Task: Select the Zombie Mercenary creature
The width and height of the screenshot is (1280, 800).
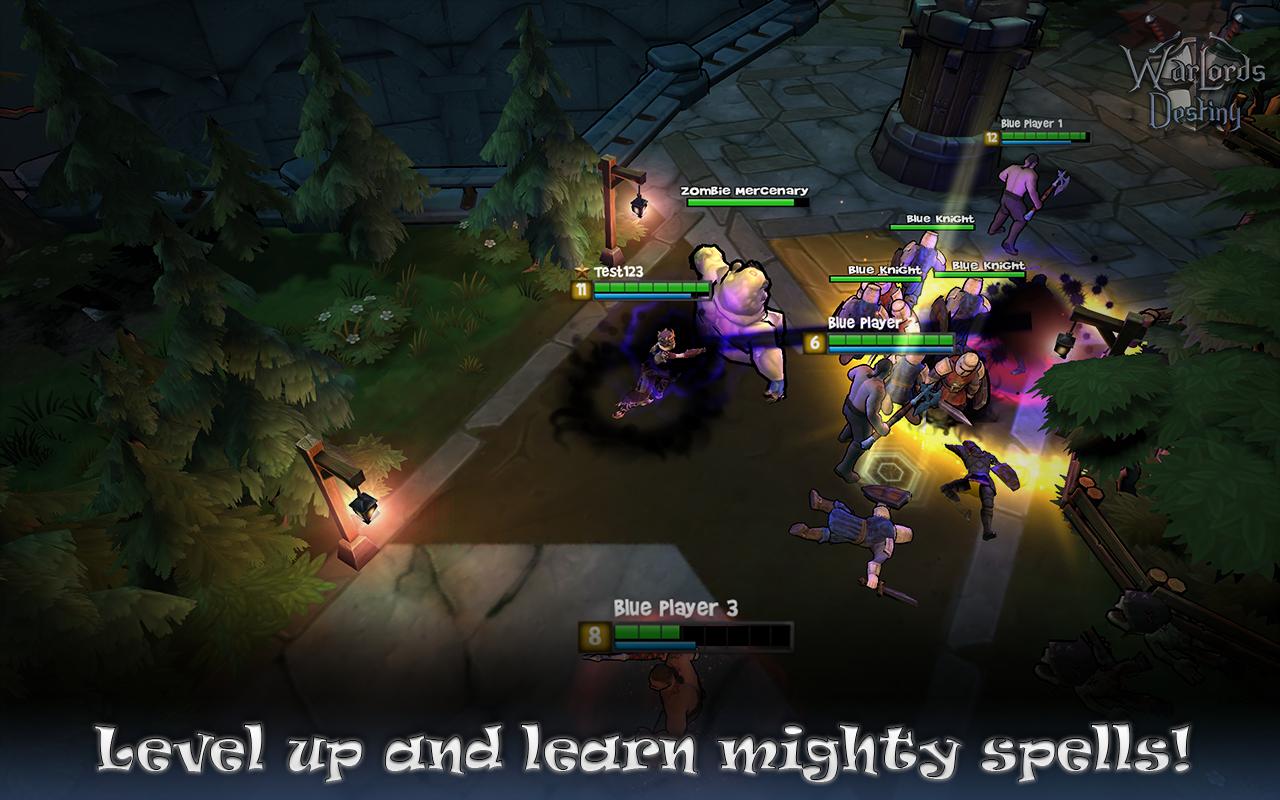Action: (740, 320)
